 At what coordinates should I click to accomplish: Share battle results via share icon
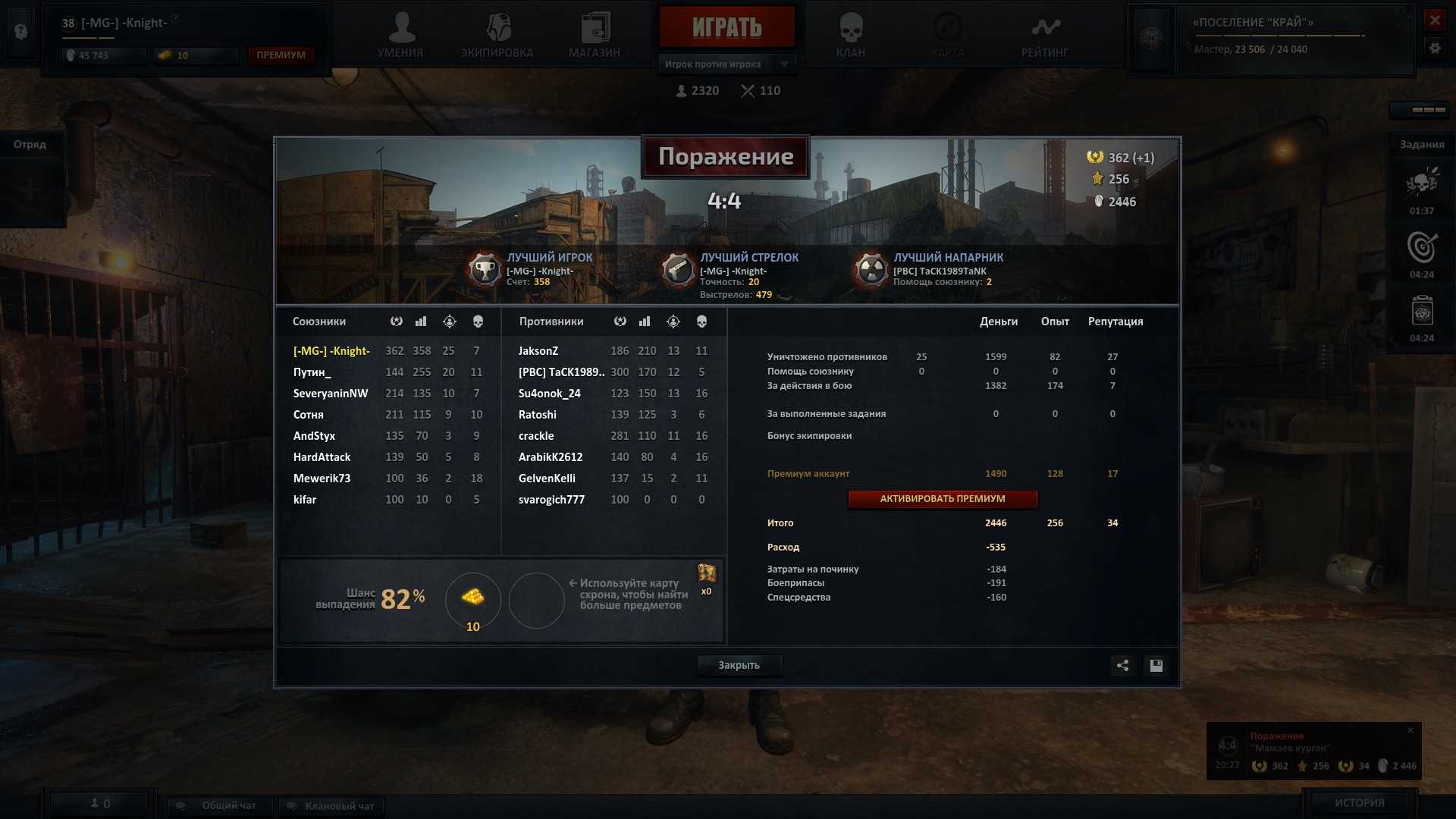click(x=1122, y=666)
